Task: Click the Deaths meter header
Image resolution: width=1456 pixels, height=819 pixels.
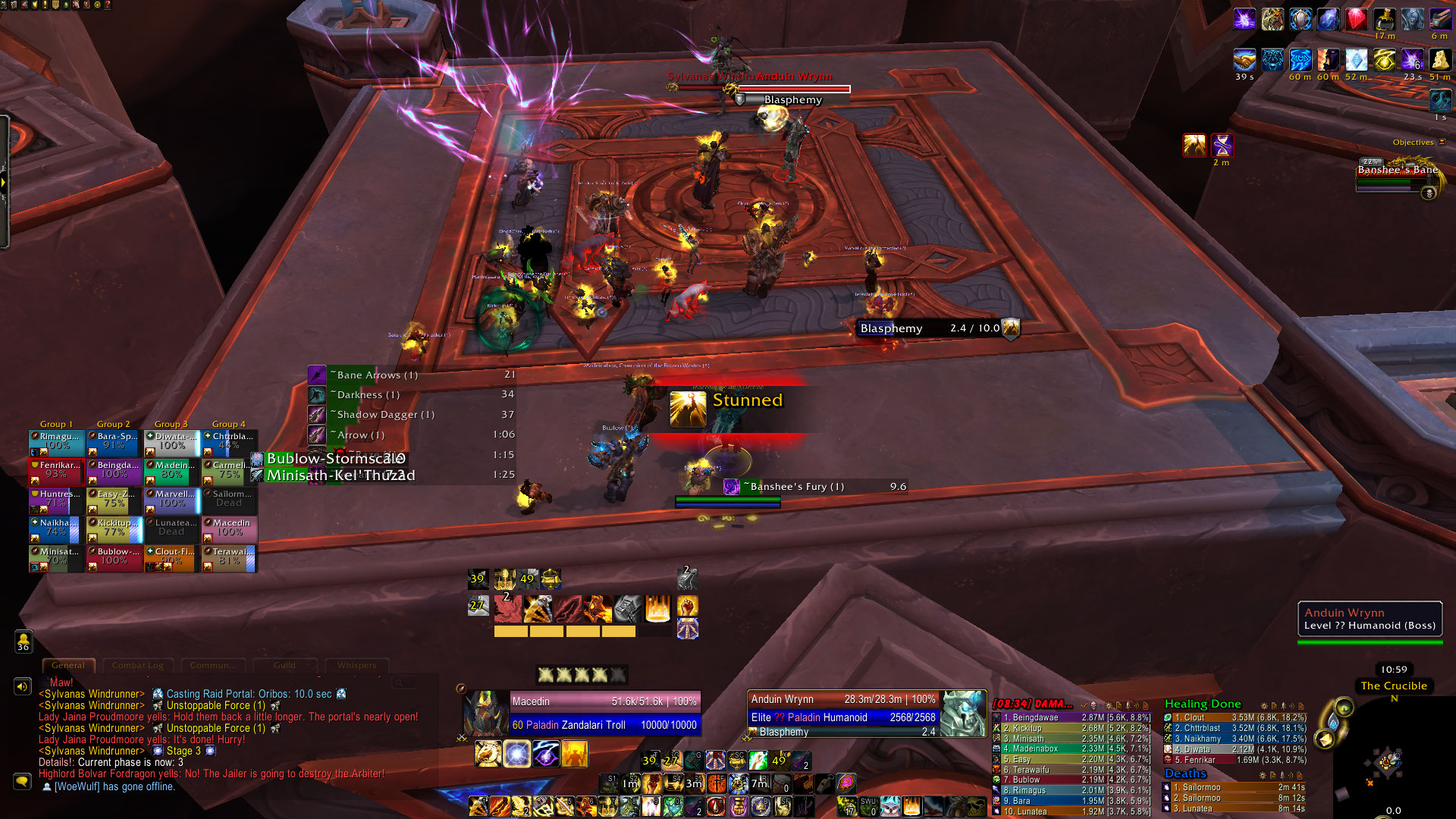Action: click(x=1185, y=773)
